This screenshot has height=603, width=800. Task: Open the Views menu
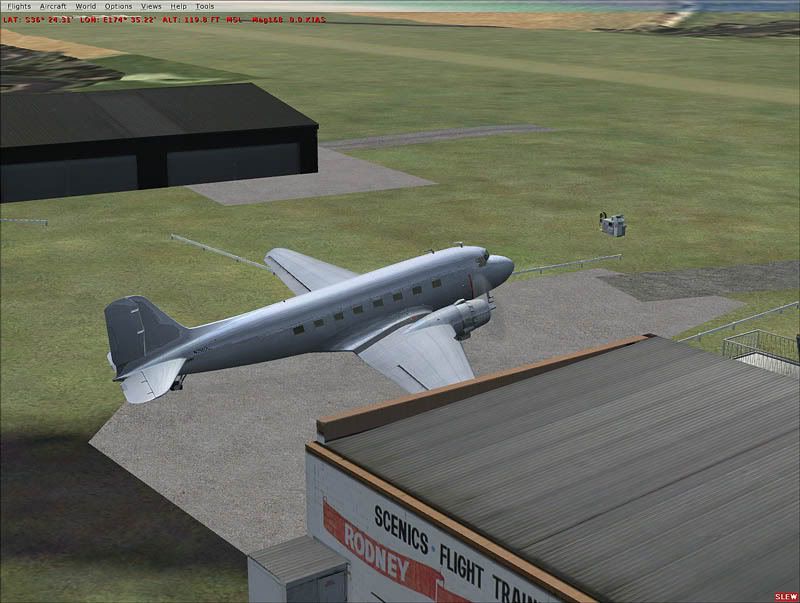pos(151,6)
